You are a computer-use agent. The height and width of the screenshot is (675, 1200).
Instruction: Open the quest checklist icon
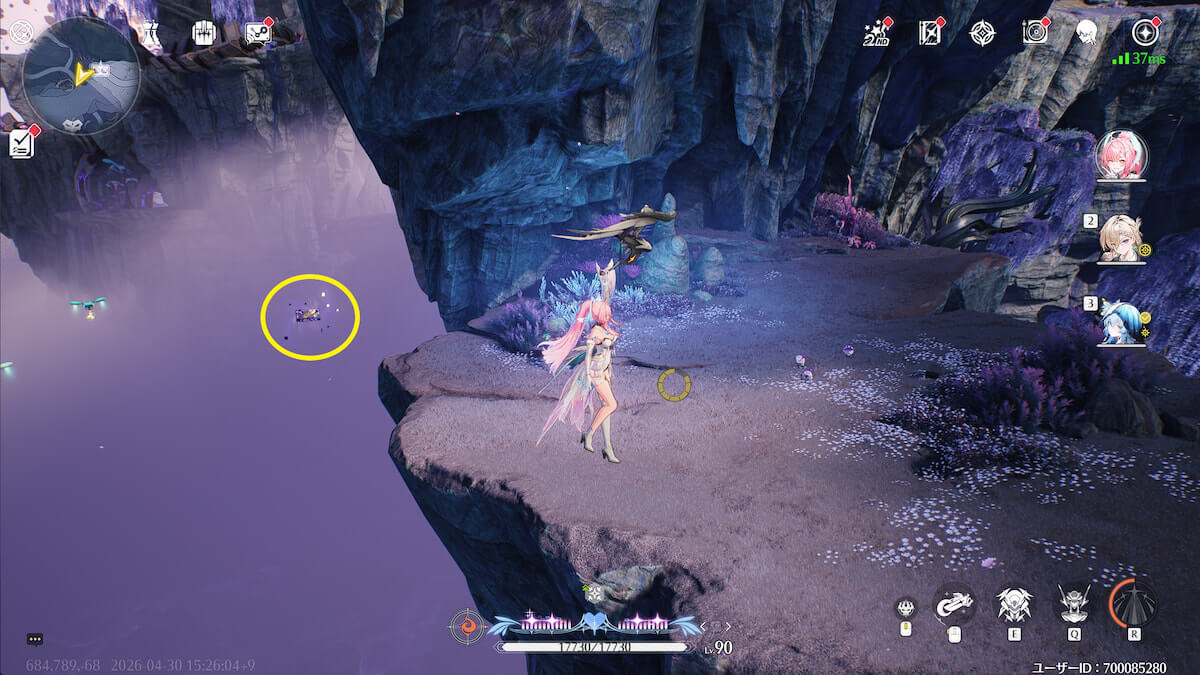22,144
